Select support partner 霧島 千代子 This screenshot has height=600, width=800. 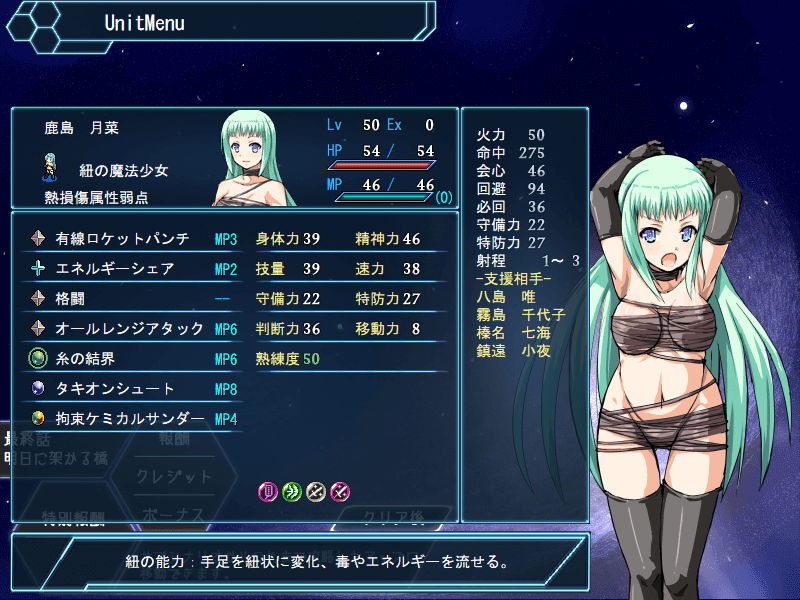(522, 315)
